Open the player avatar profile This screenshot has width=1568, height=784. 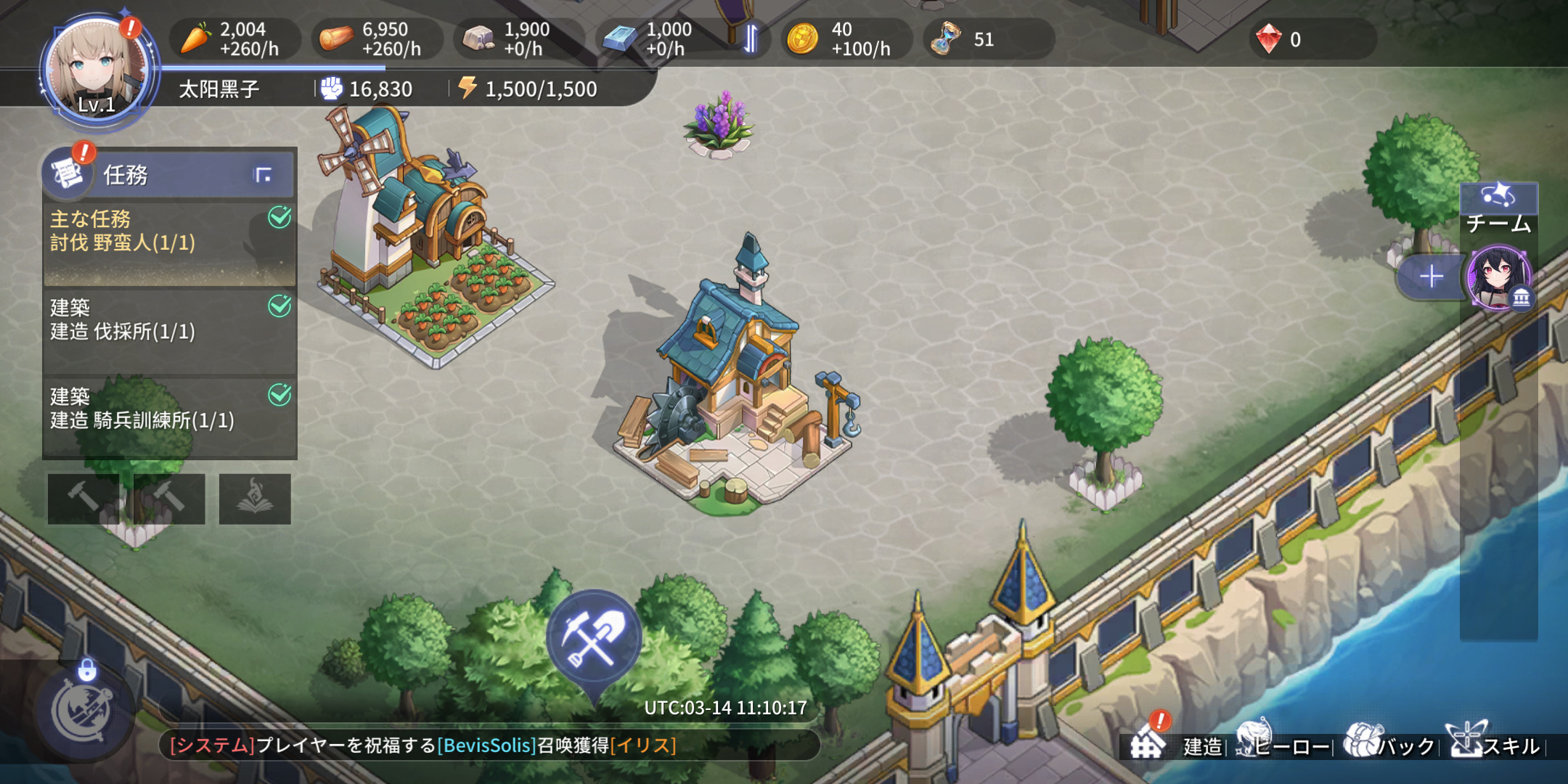pos(96,71)
